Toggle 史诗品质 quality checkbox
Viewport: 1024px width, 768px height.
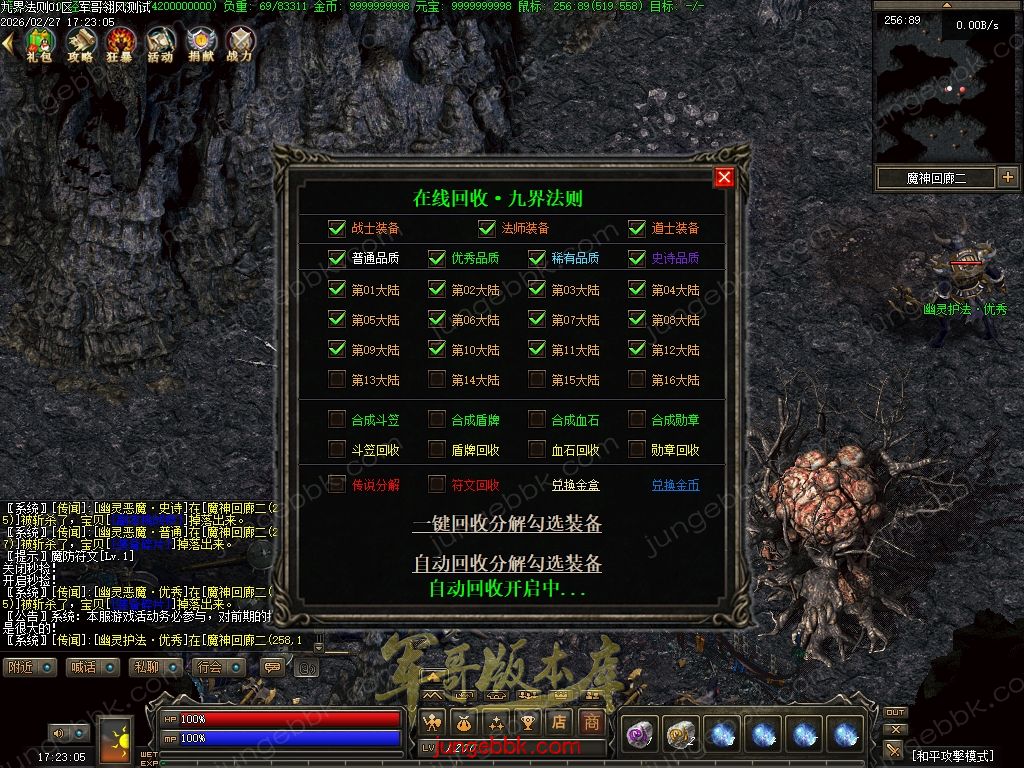637,258
